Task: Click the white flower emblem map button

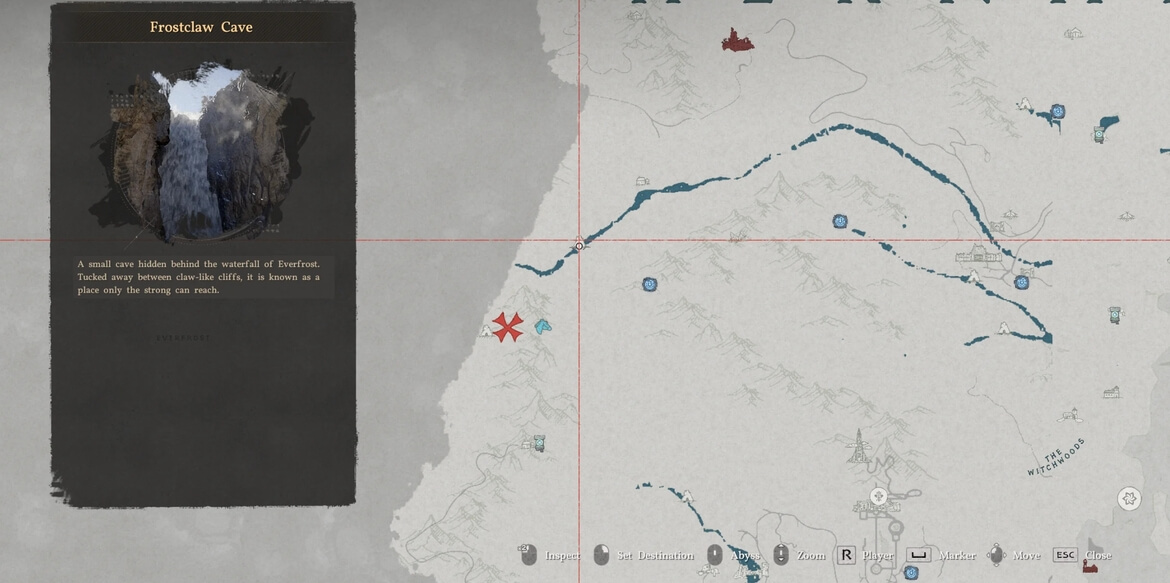Action: coord(1129,498)
